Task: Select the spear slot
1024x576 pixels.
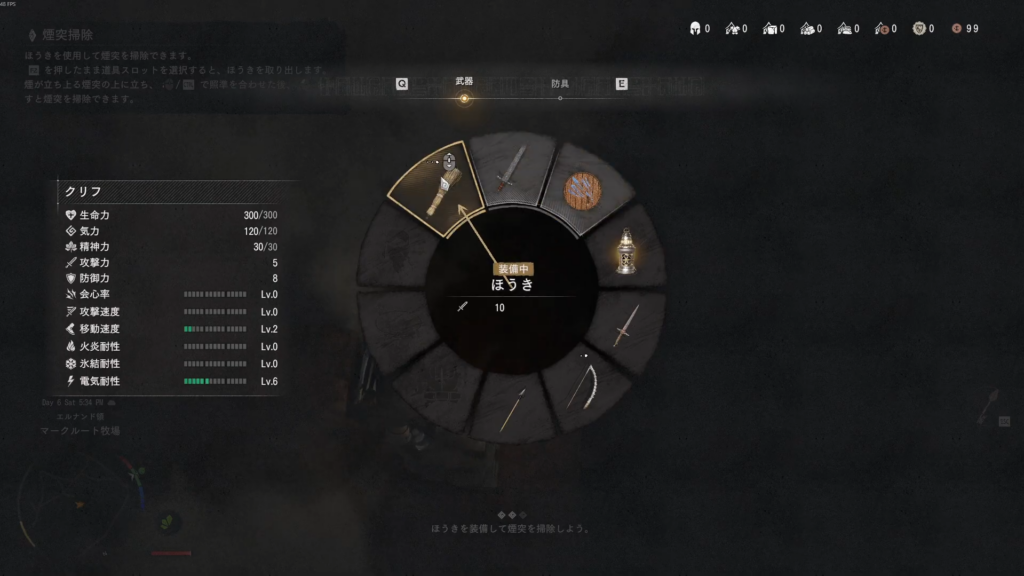Action: click(512, 408)
